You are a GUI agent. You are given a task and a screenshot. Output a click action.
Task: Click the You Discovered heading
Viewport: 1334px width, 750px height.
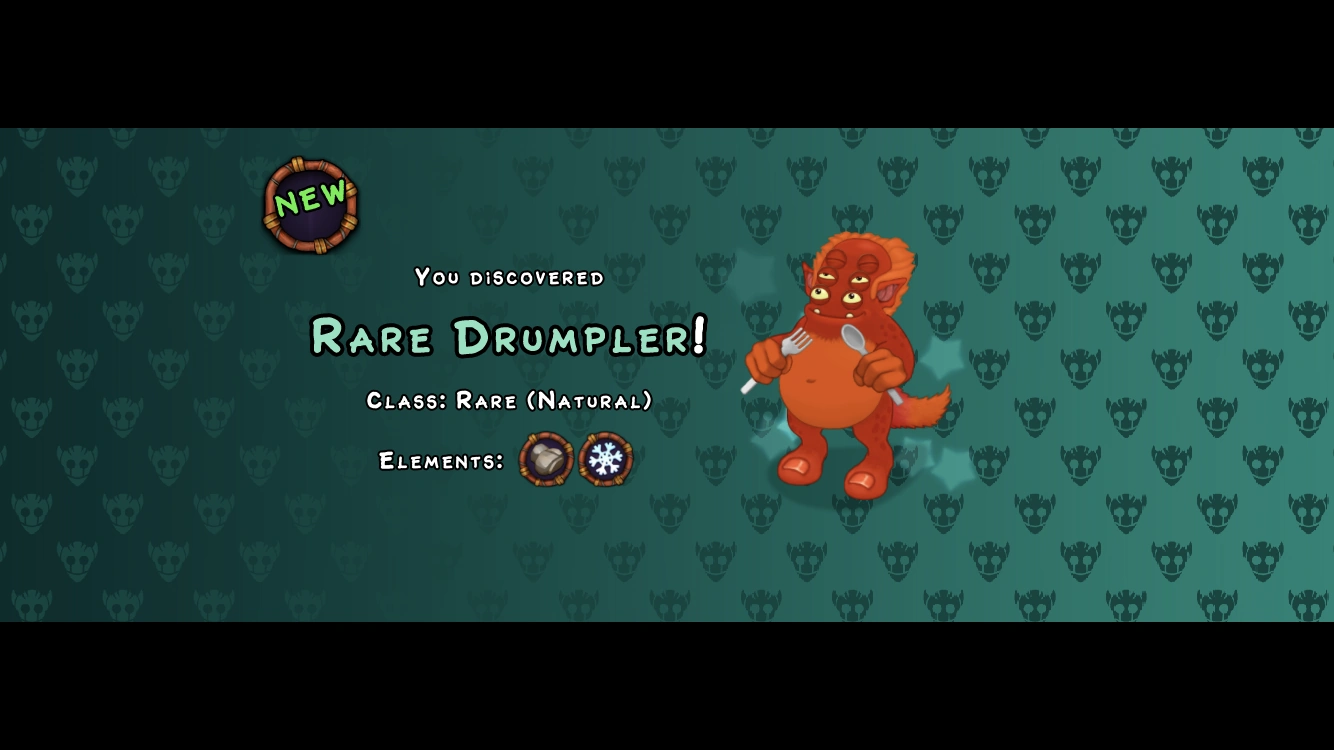pyautogui.click(x=508, y=278)
